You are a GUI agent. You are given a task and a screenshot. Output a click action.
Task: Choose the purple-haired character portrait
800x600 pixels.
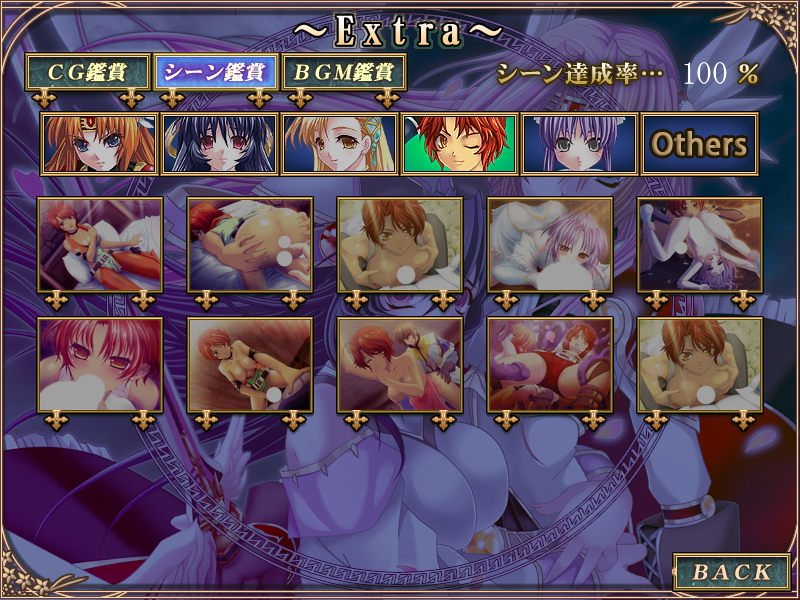tap(580, 144)
